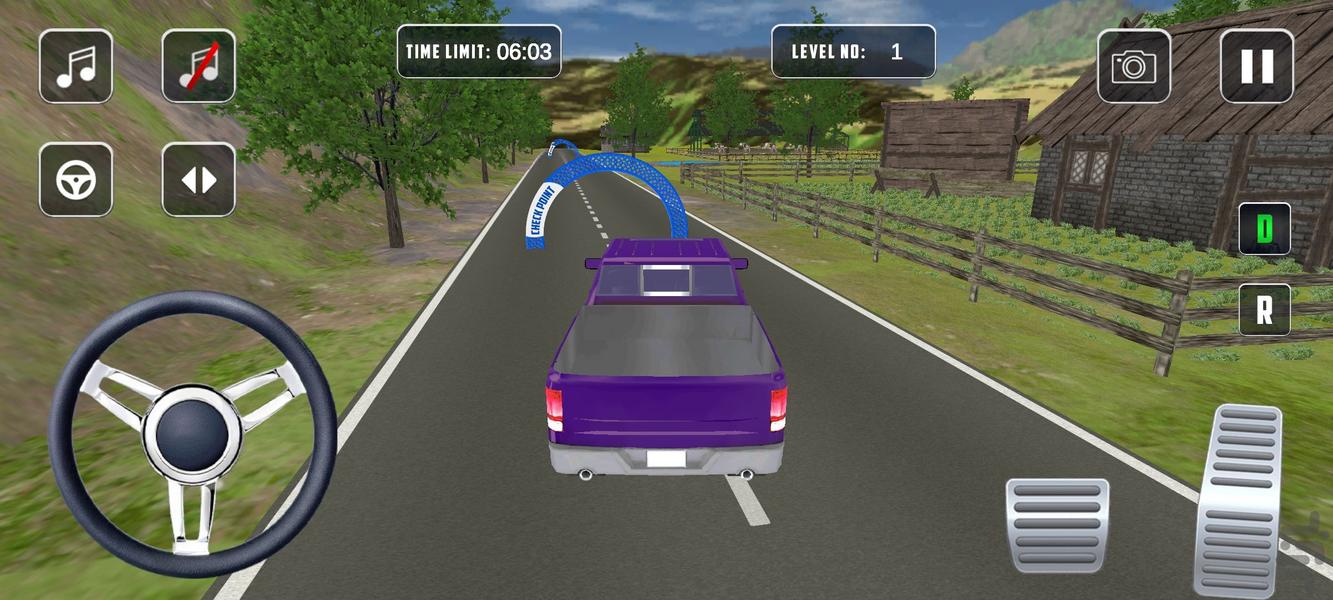The width and height of the screenshot is (1333, 600).
Task: Tap the brake pedal
Action: 1057,525
